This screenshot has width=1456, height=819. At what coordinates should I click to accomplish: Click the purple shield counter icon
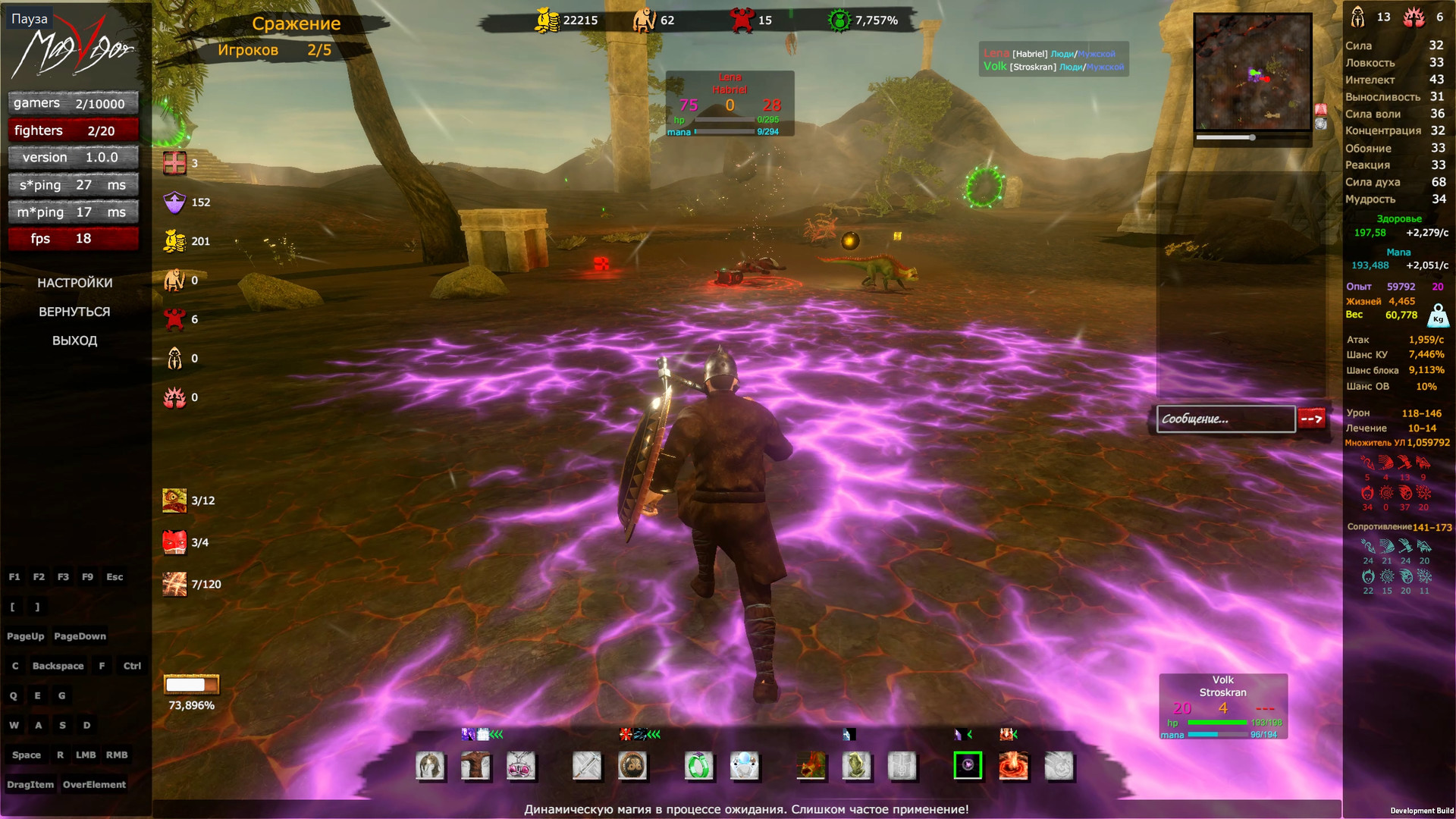coord(175,202)
